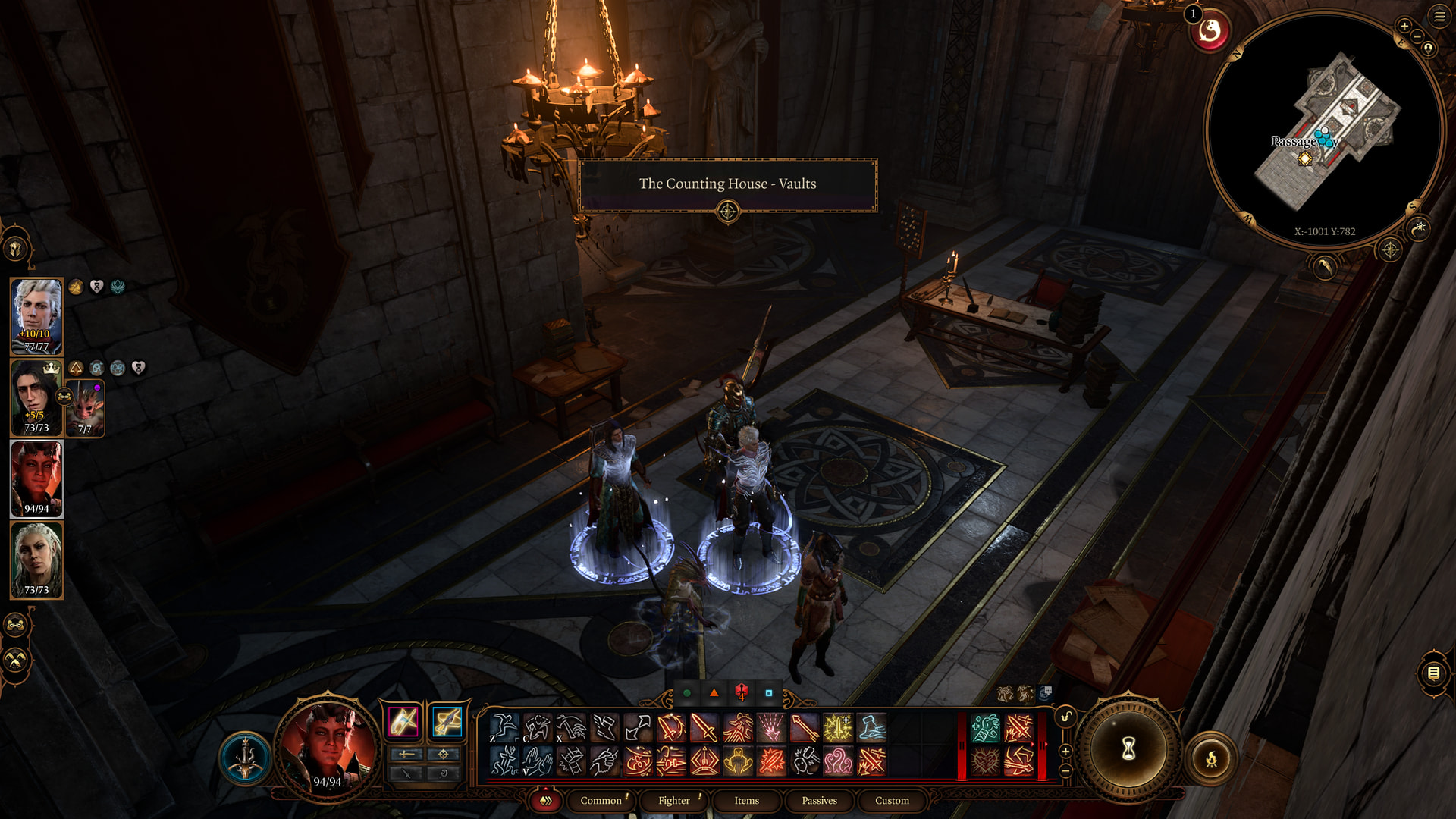This screenshot has width=1456, height=819.
Task: Zoom in on the minimap
Action: tap(1404, 27)
